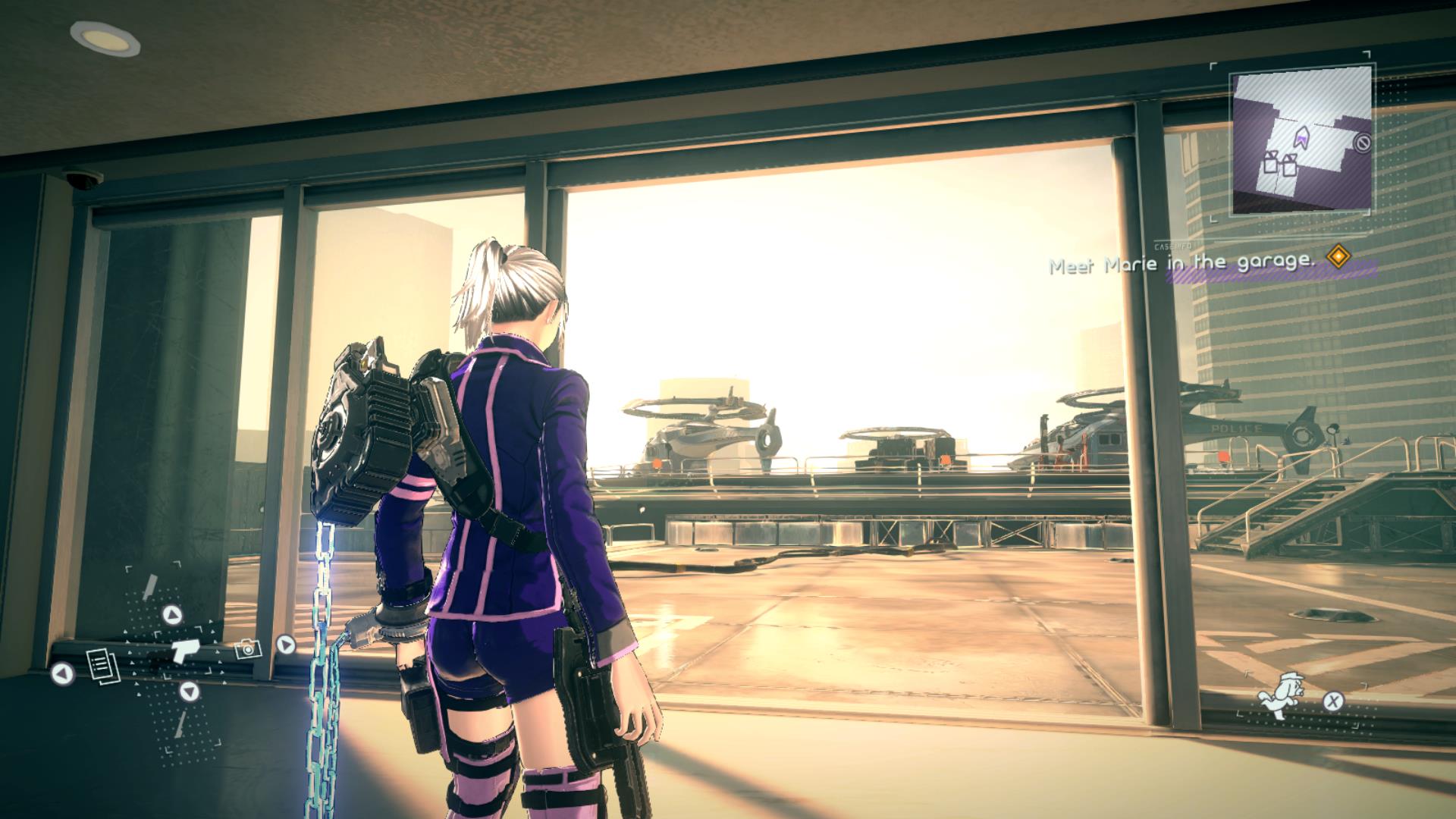Image resolution: width=1456 pixels, height=819 pixels.
Task: Click the player arrow cursor on the minimap
Action: pyautogui.click(x=1303, y=137)
